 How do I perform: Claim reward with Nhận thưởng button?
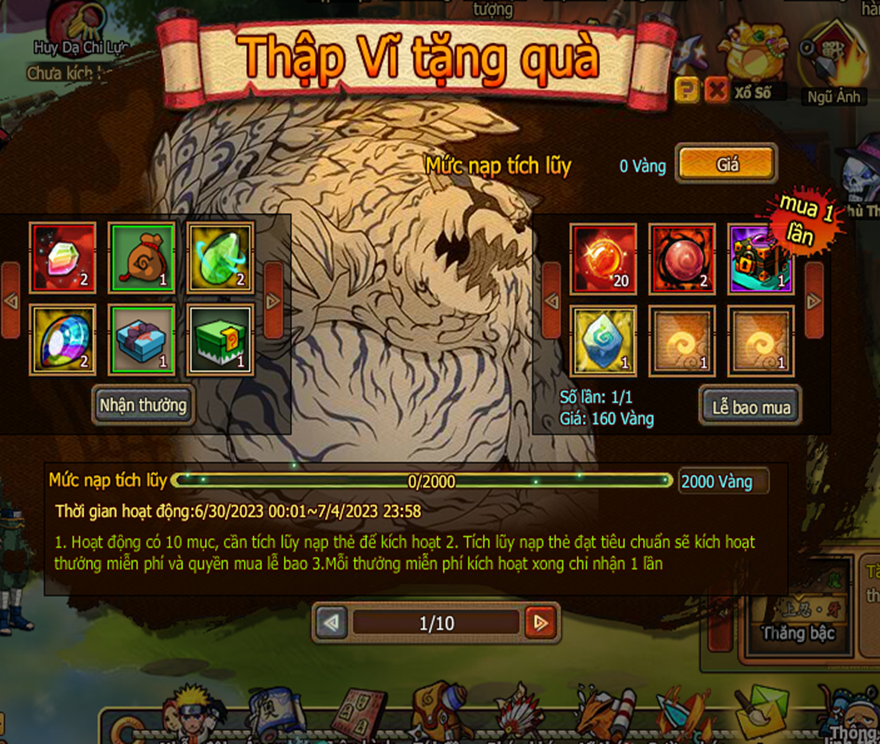point(142,405)
